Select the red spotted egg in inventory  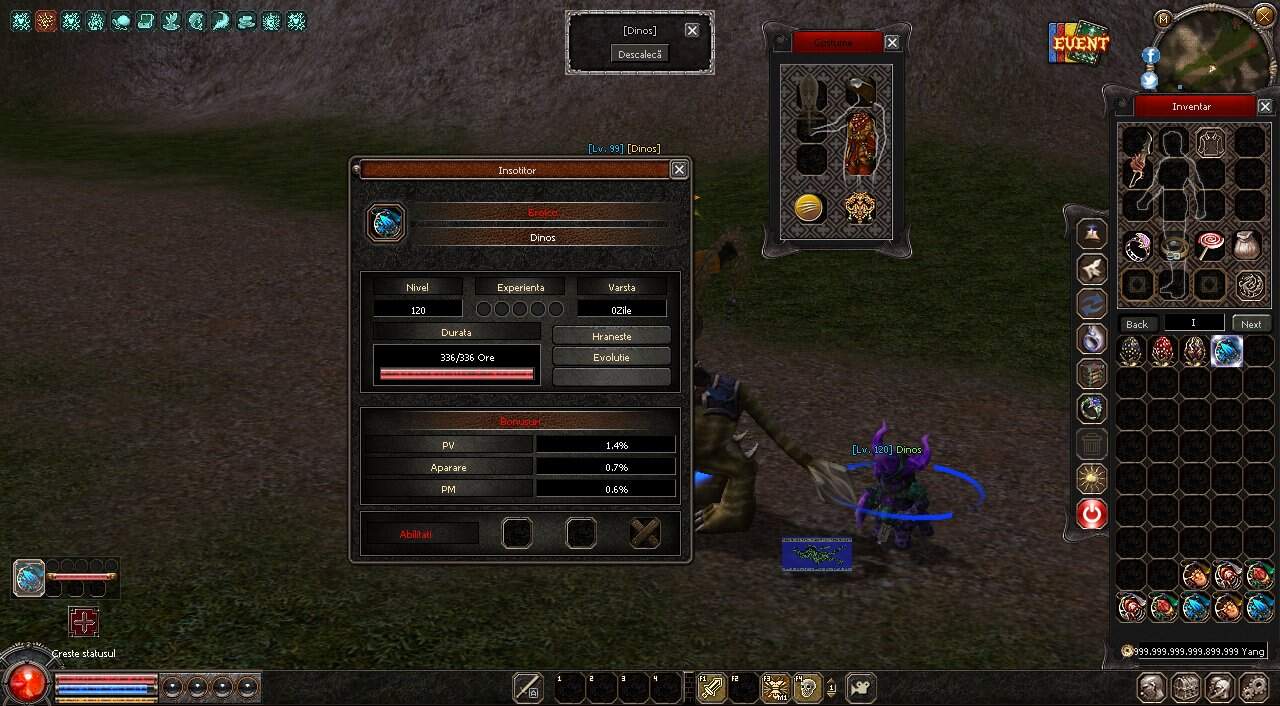pos(1163,351)
